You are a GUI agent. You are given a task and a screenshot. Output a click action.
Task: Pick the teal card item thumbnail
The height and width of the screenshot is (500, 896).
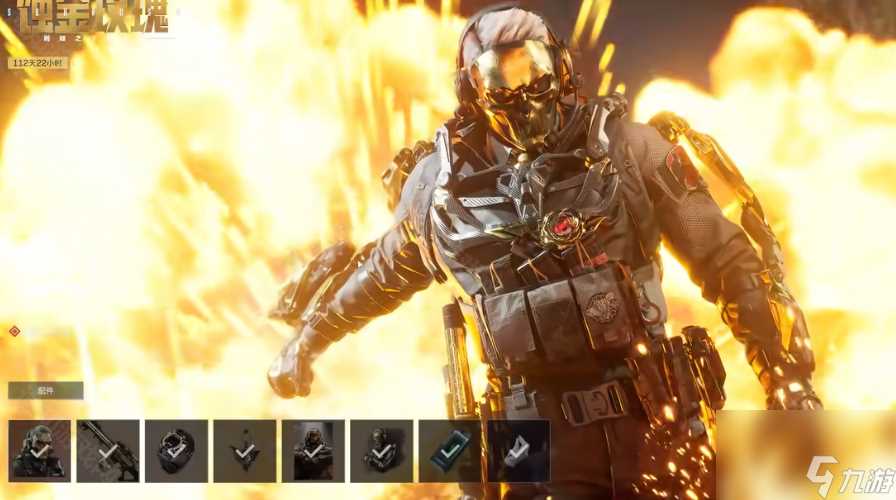tap(449, 451)
